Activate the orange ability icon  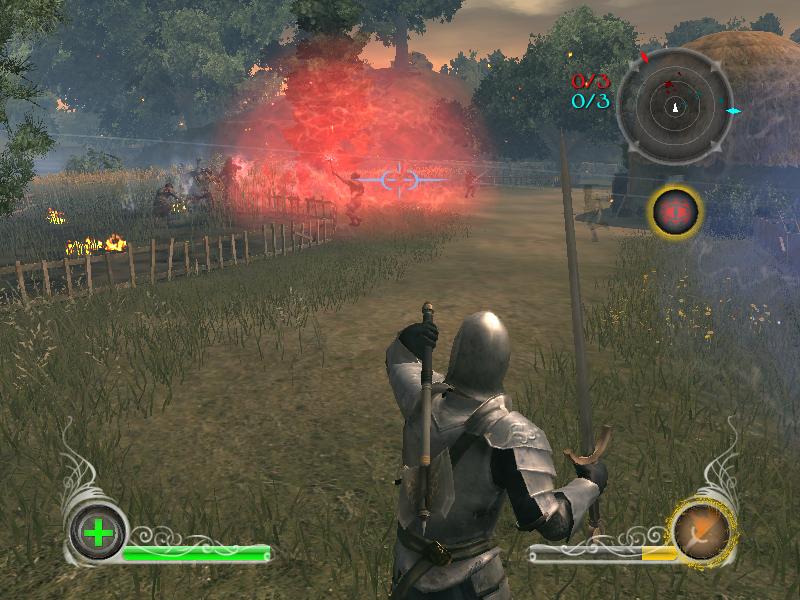(x=703, y=531)
